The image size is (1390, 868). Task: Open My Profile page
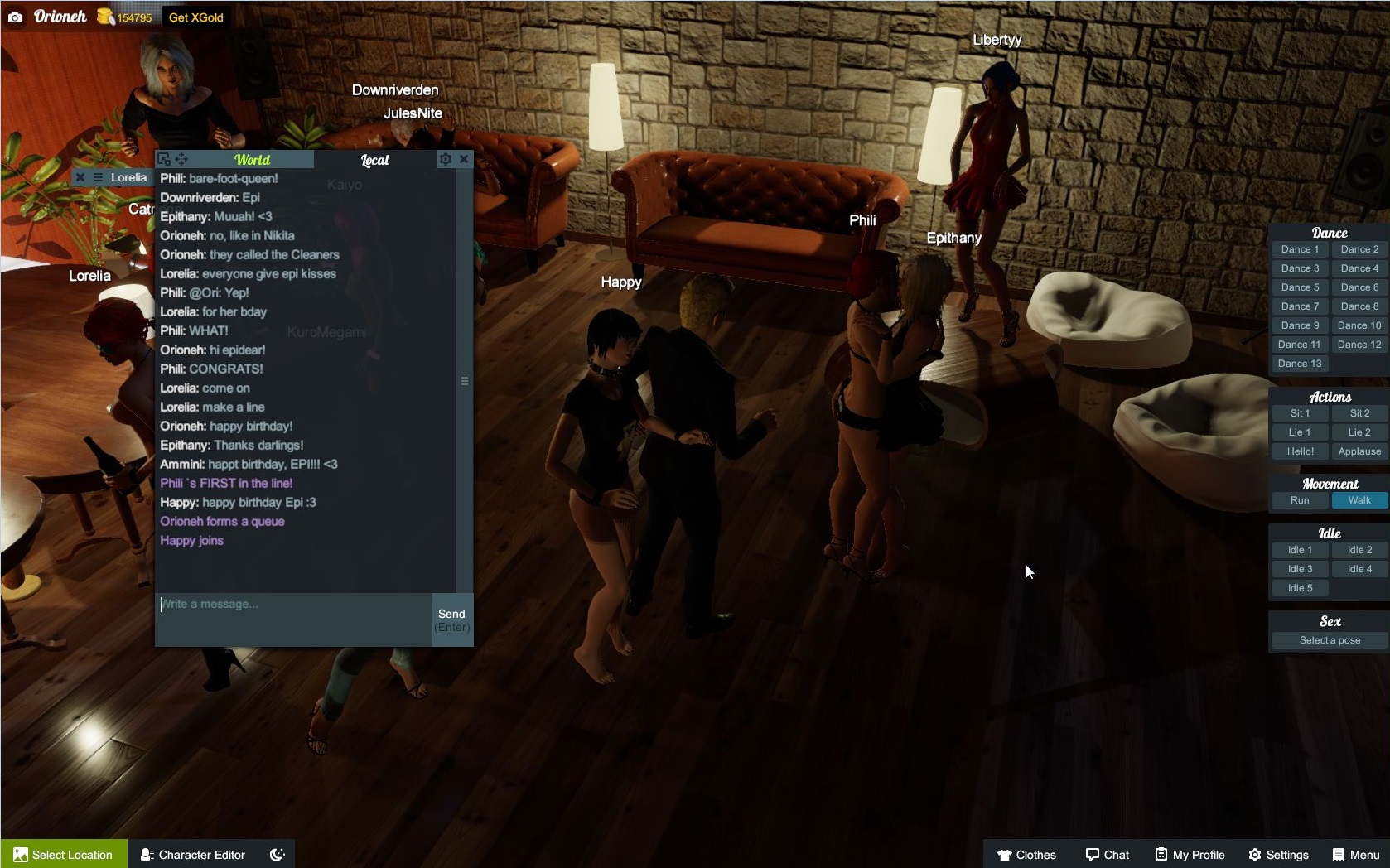(1190, 855)
